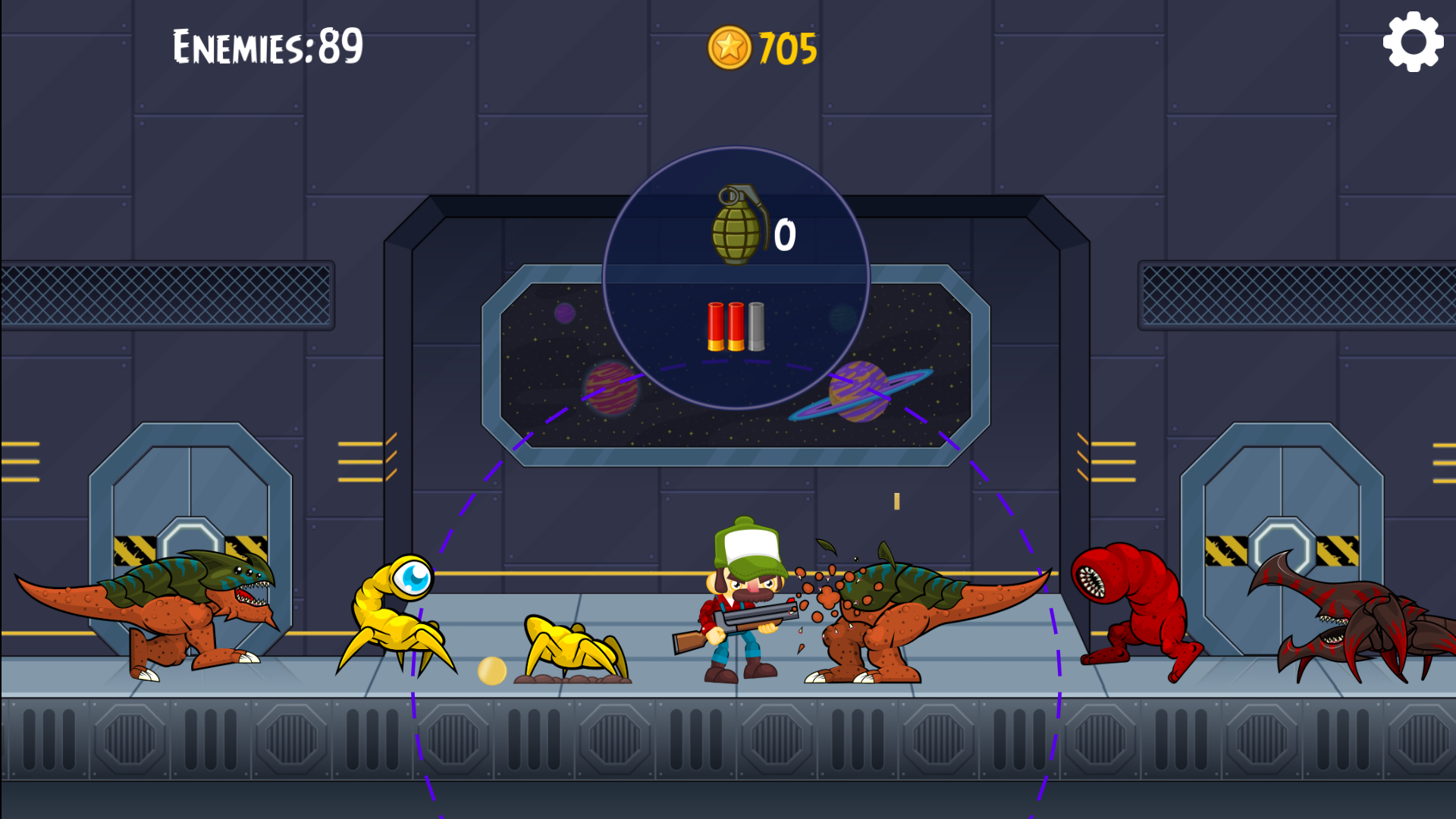Click the gold star coin icon
Viewport: 1456px width, 819px height.
tap(730, 47)
